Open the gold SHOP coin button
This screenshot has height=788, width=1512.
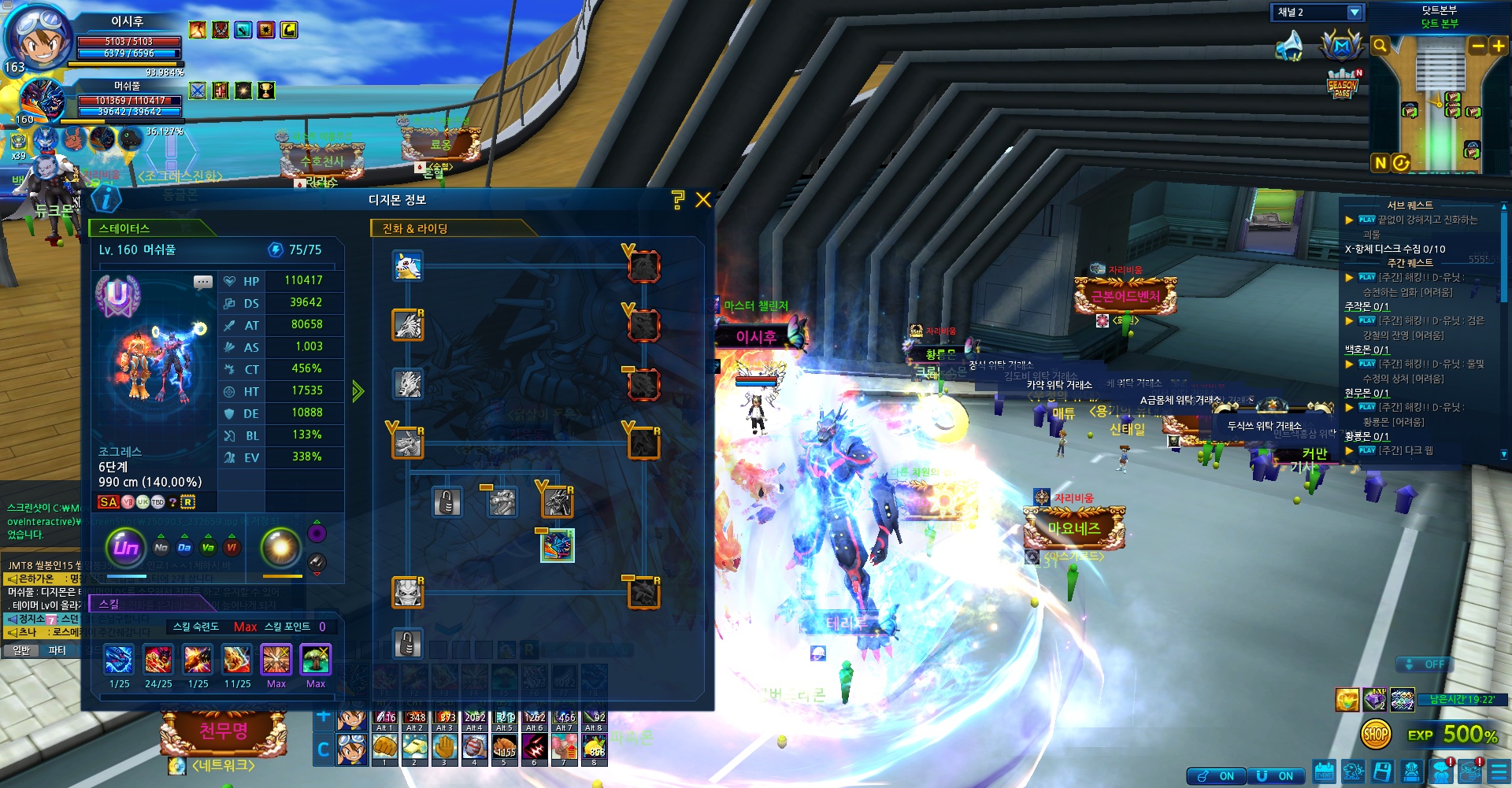[x=1375, y=735]
